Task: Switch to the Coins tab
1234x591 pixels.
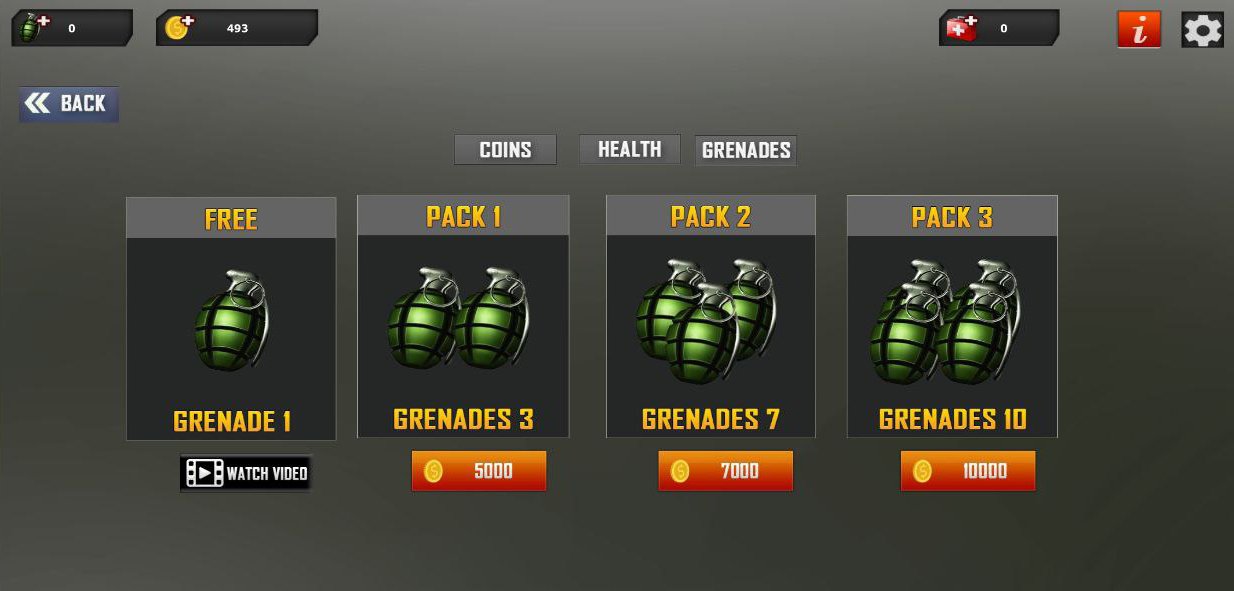Action: tap(505, 150)
